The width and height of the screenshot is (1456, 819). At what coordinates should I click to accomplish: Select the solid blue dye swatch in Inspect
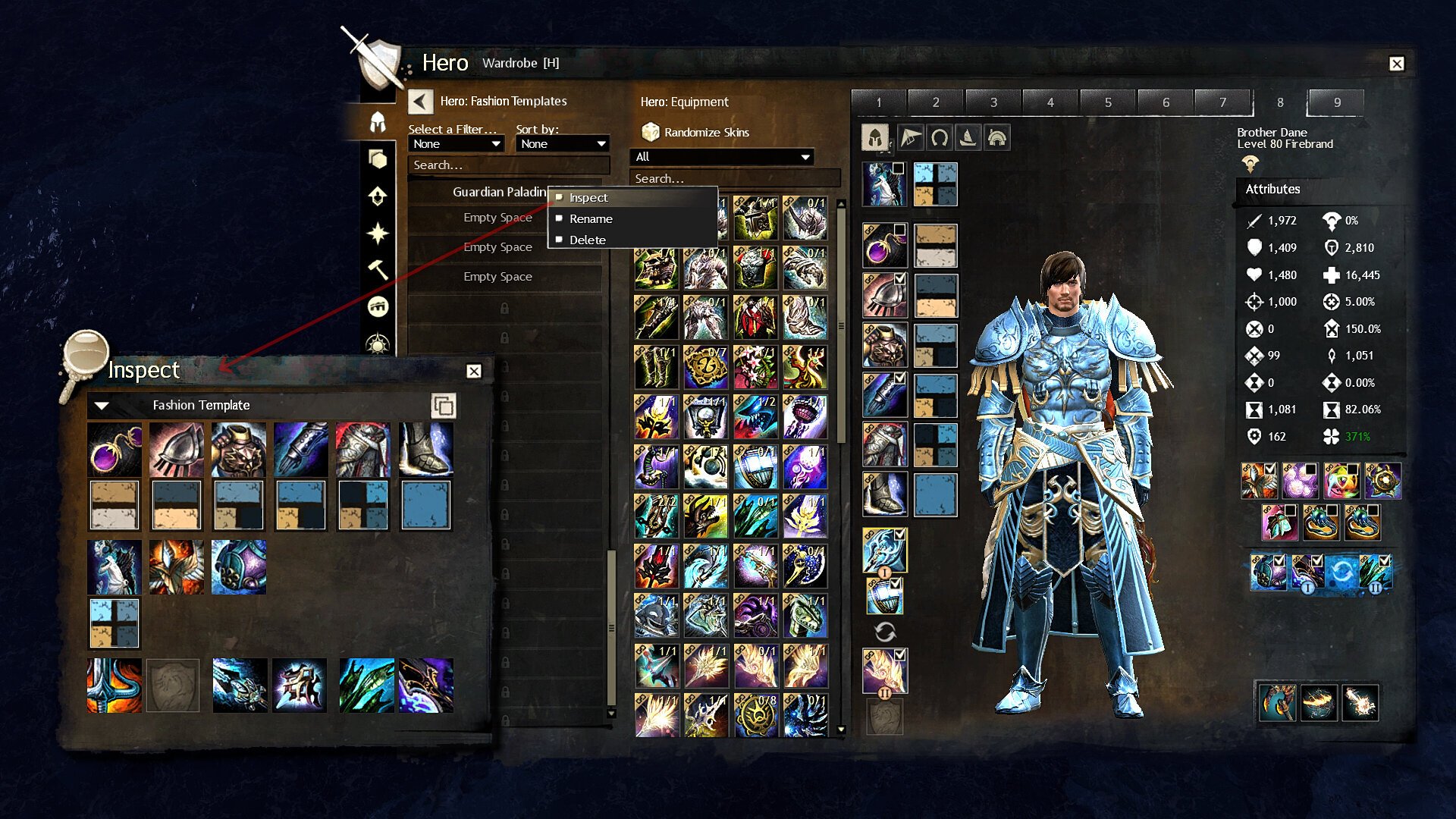(425, 505)
